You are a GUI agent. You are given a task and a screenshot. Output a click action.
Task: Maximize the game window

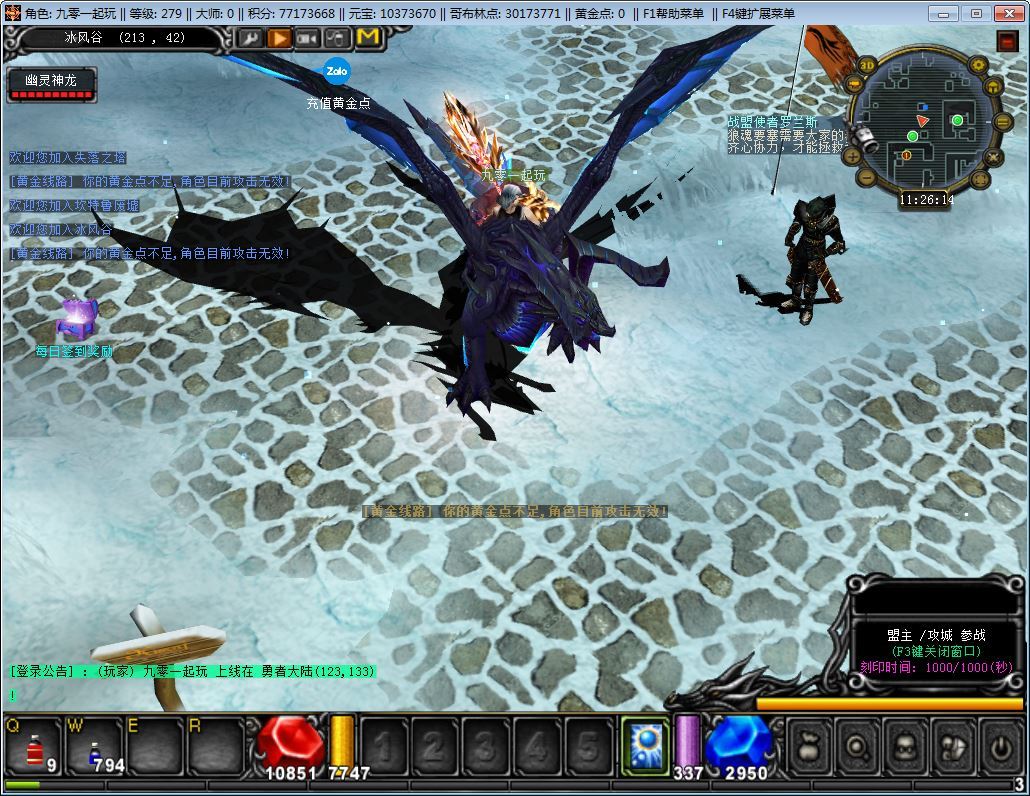click(976, 13)
